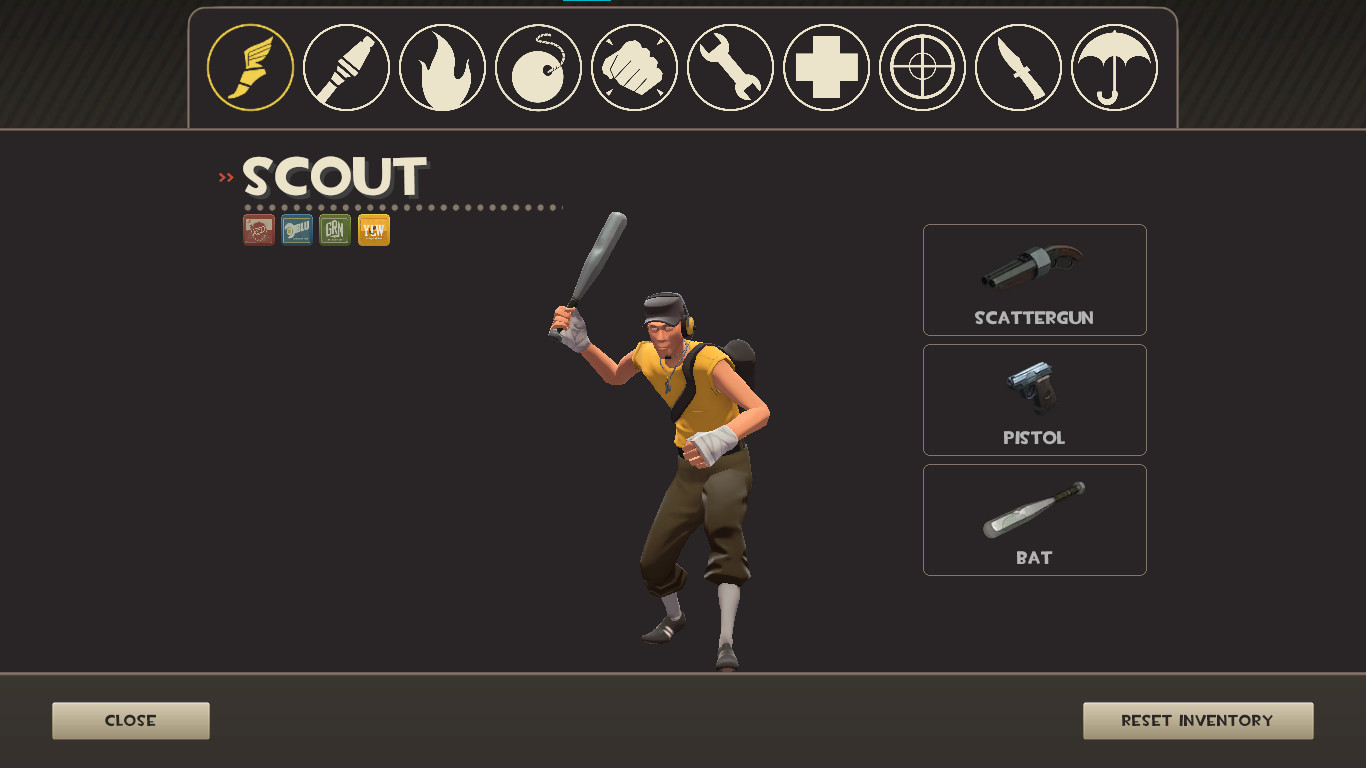Open the Heavy fist icon
The width and height of the screenshot is (1366, 768).
pyautogui.click(x=633, y=67)
